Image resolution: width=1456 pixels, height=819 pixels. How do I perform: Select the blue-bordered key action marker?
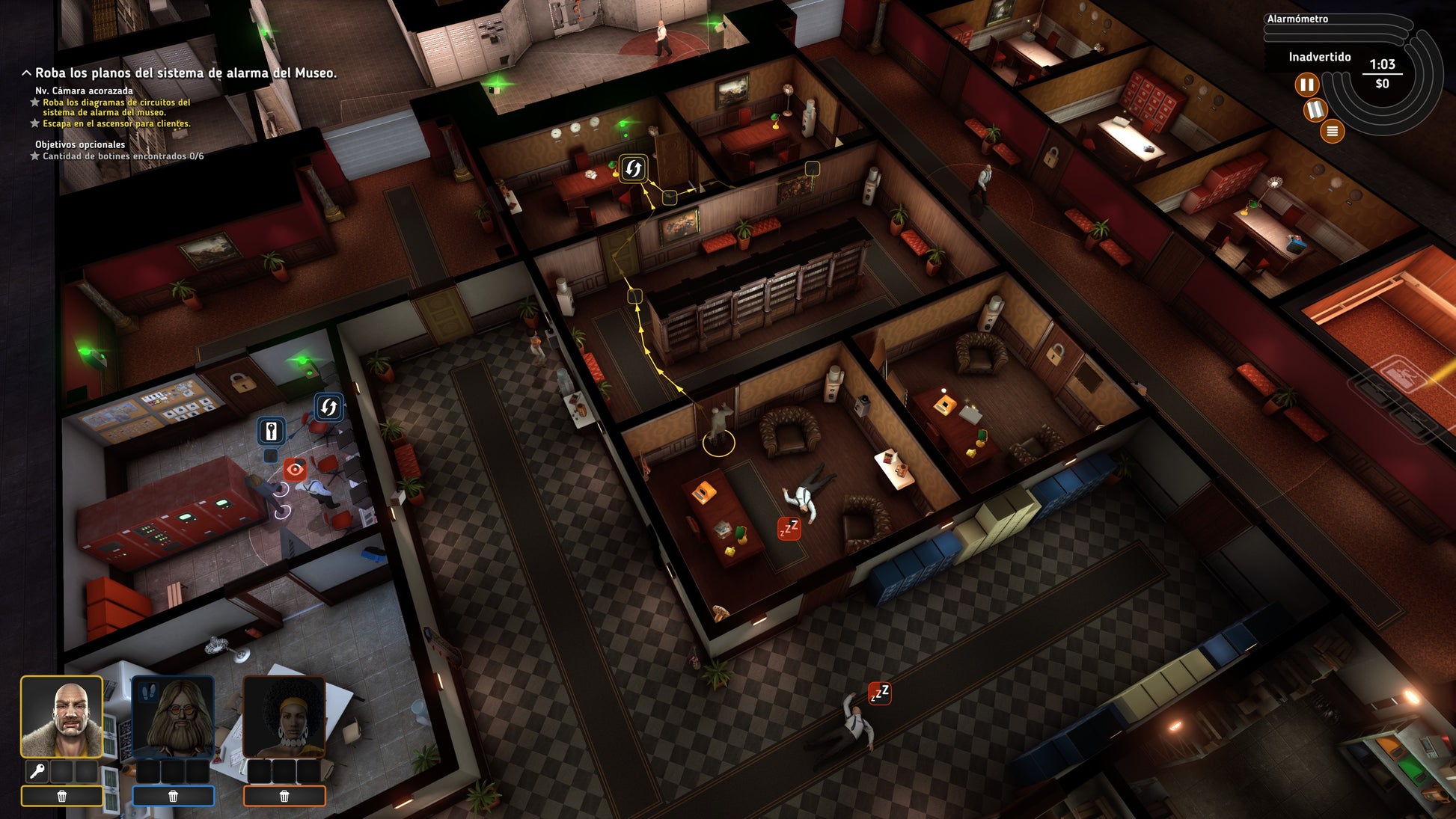point(271,432)
